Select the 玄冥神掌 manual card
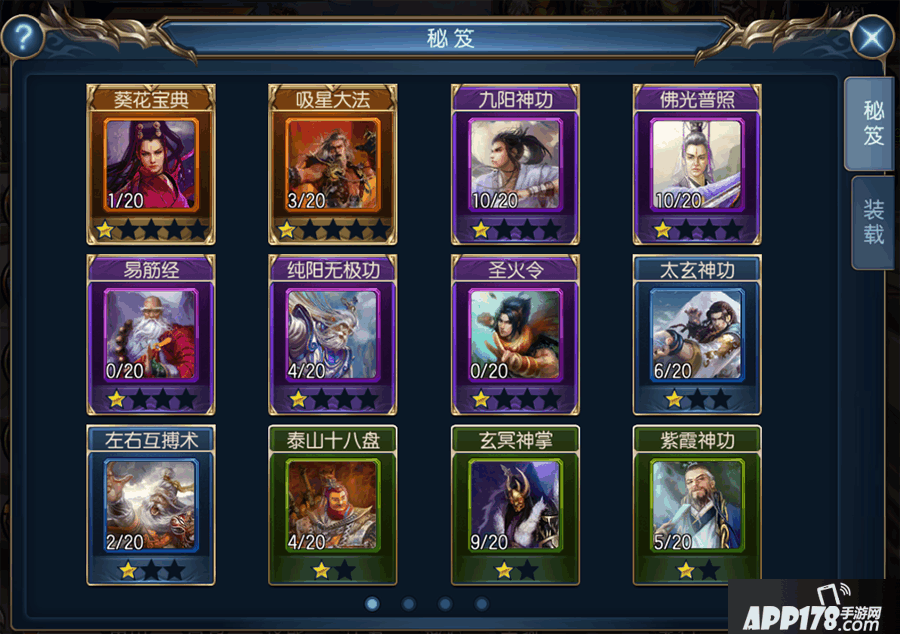Image resolution: width=900 pixels, height=634 pixels. pos(515,505)
